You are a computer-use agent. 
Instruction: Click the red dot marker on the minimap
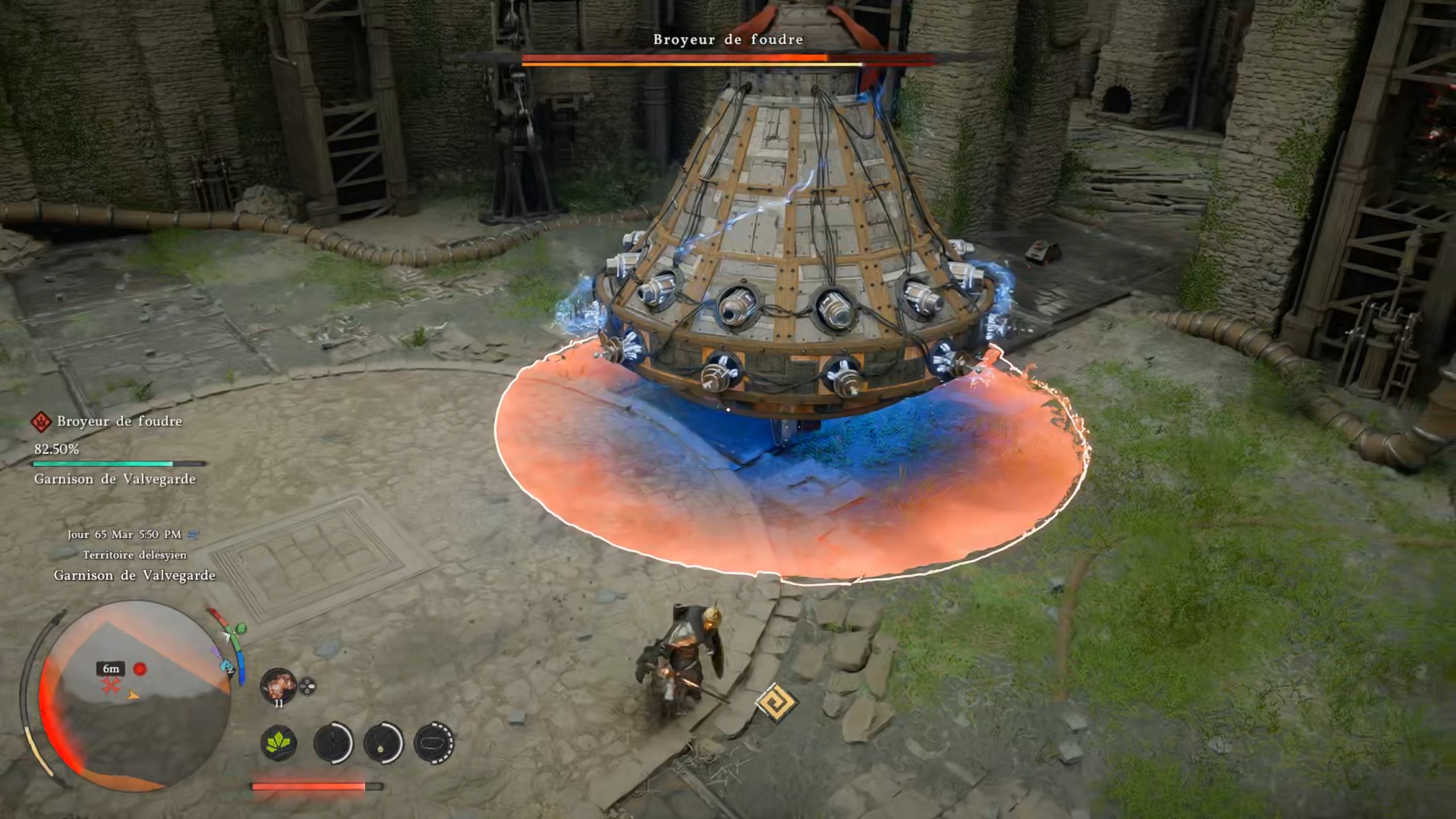click(140, 669)
